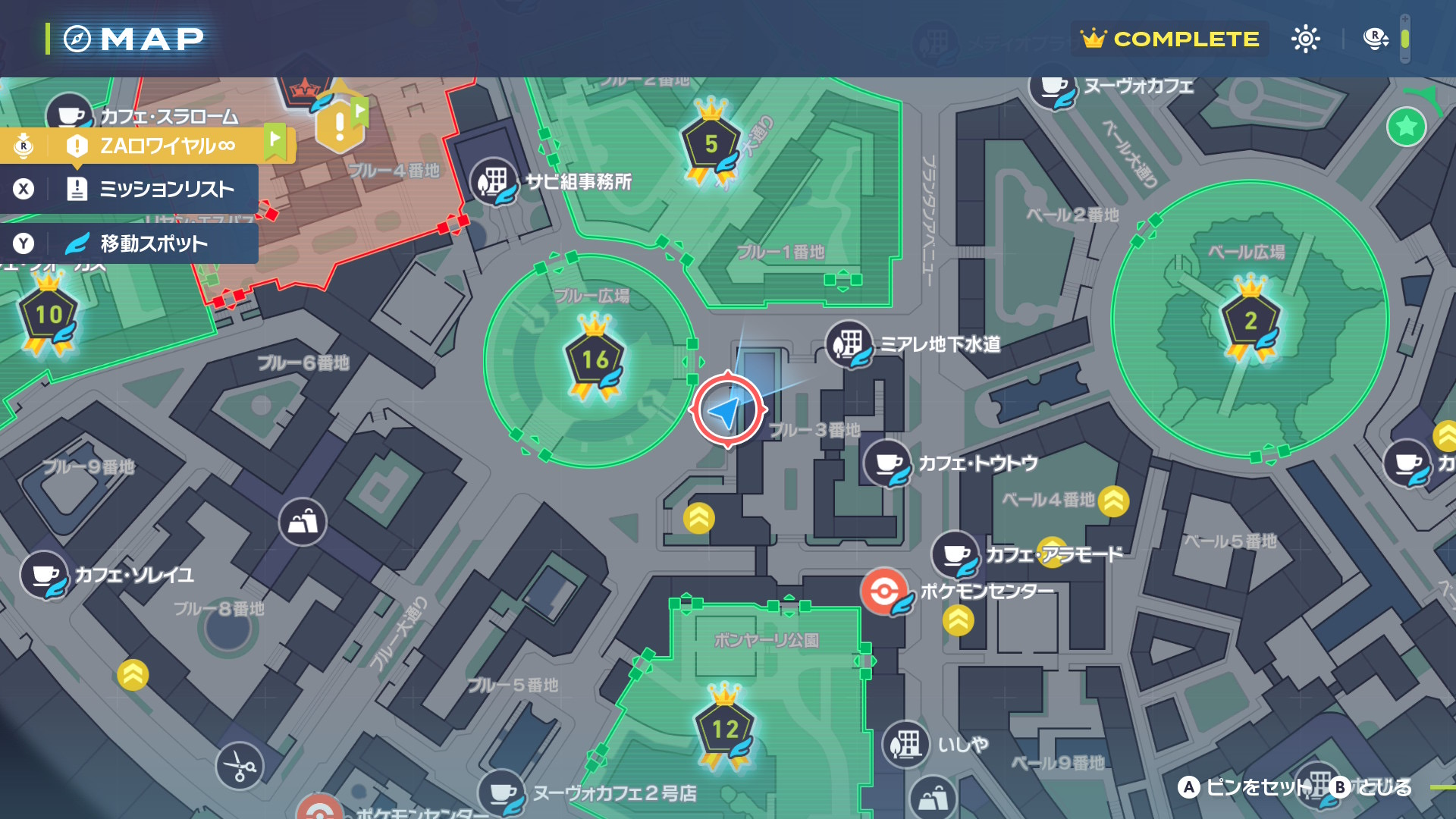Select the 移動スポット travel spots entry
This screenshot has height=819, width=1456.
[x=152, y=243]
